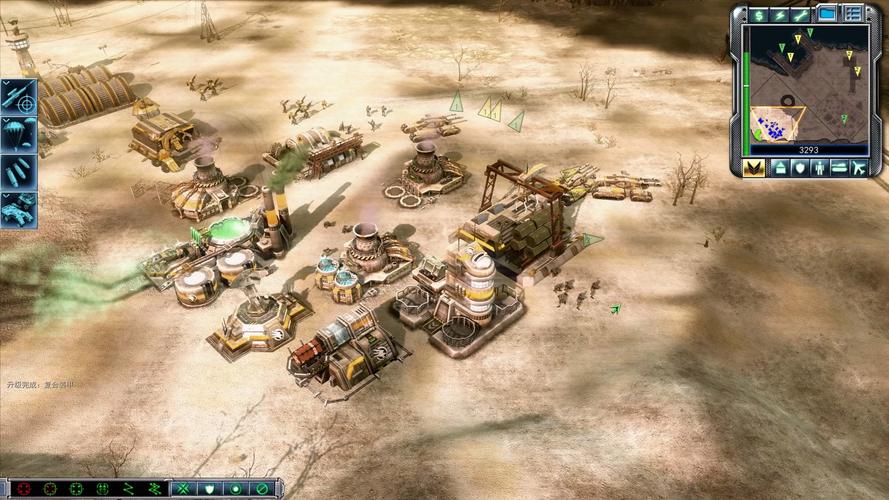The image size is (889, 500).
Task: Activate the falling bombs support power
Action: coord(19,171)
